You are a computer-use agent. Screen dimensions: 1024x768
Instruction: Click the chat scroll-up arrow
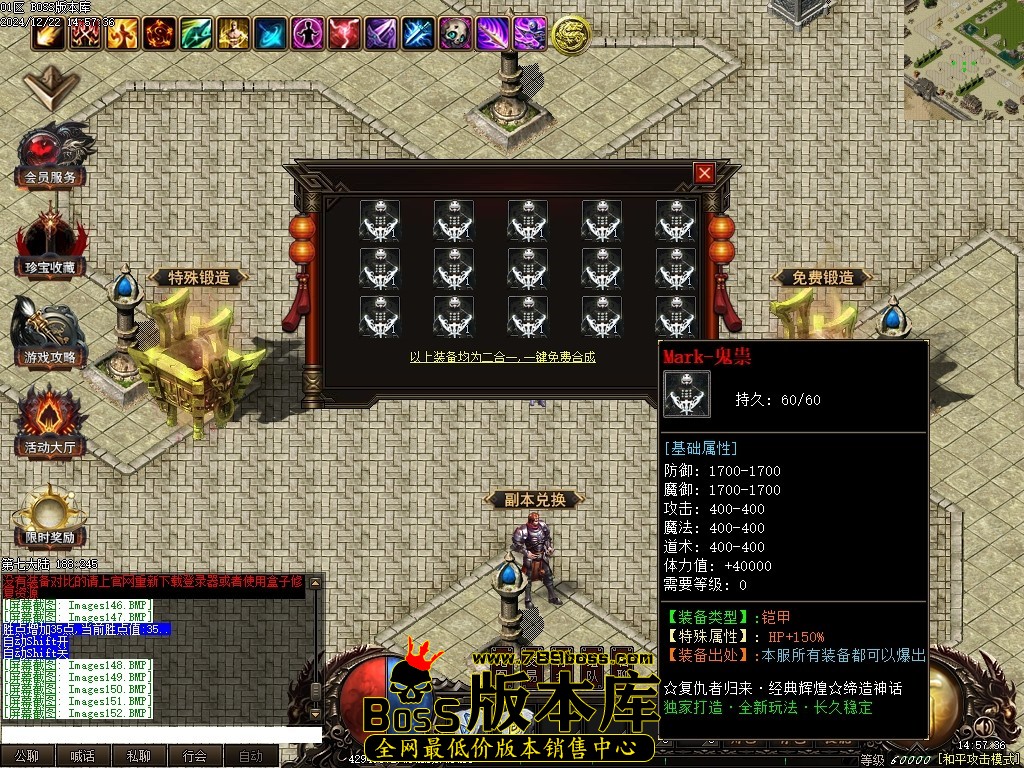pos(316,582)
